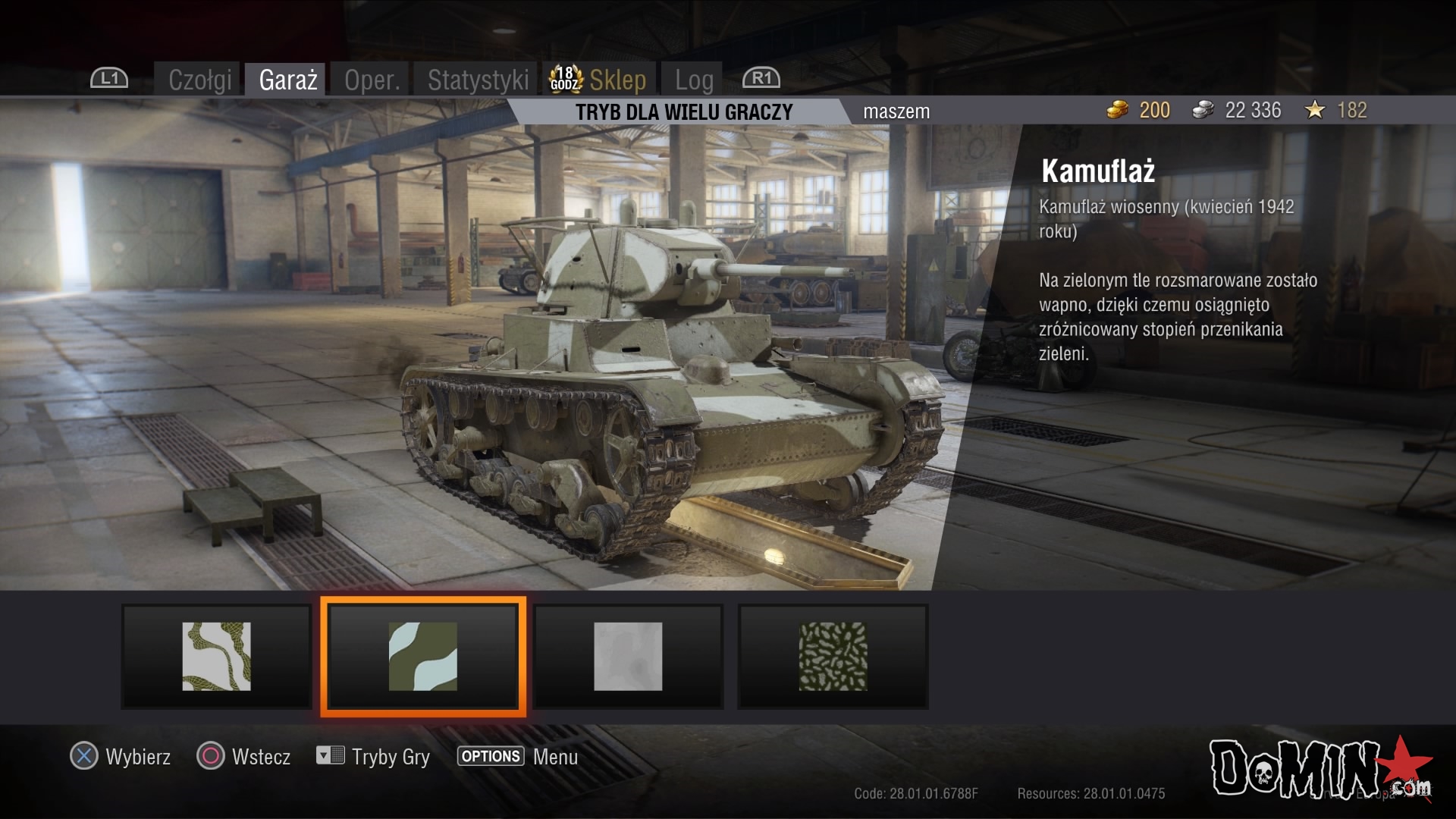Choose the dark green speckled camouflage
Screen dimensions: 1456x819
(833, 657)
